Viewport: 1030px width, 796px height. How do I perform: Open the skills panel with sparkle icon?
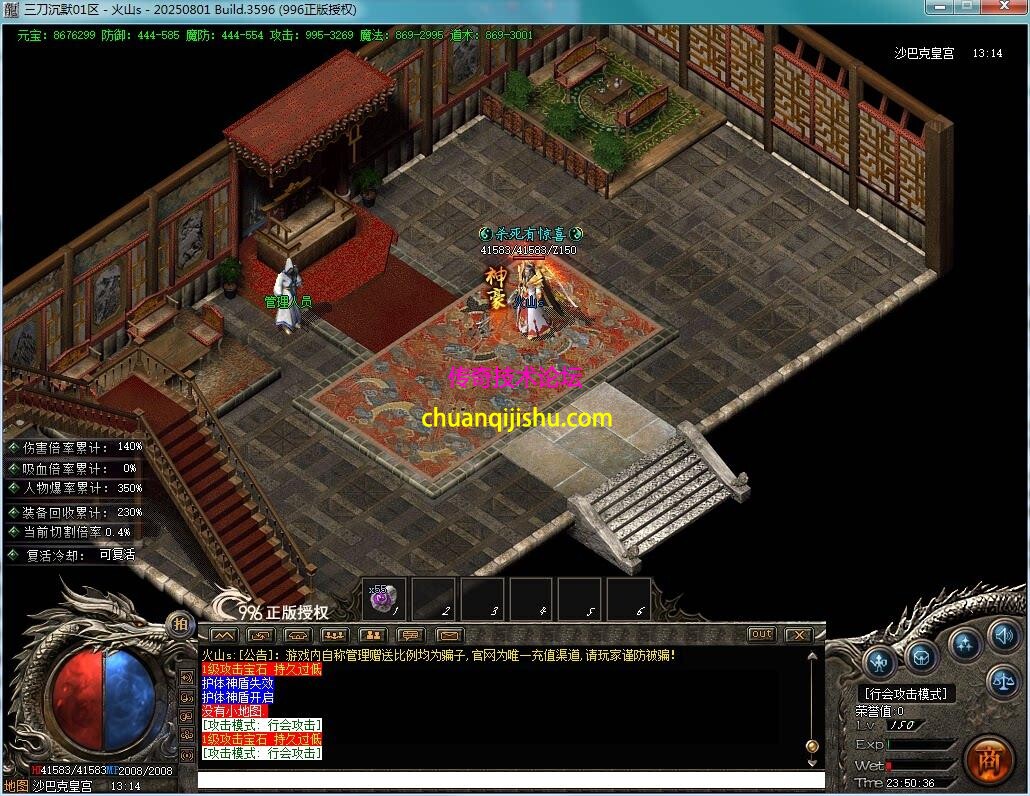coord(964,641)
